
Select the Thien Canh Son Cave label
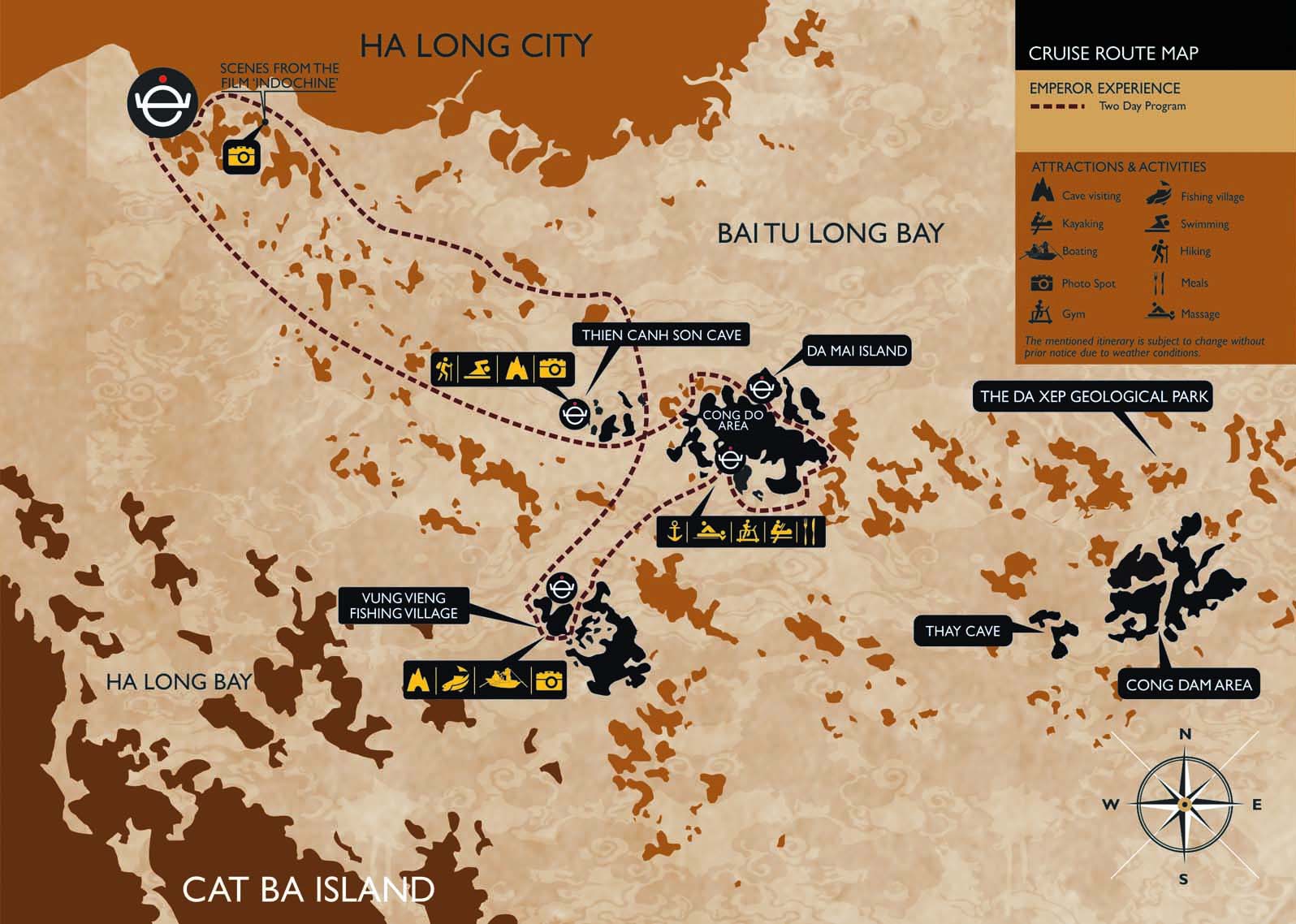[661, 335]
